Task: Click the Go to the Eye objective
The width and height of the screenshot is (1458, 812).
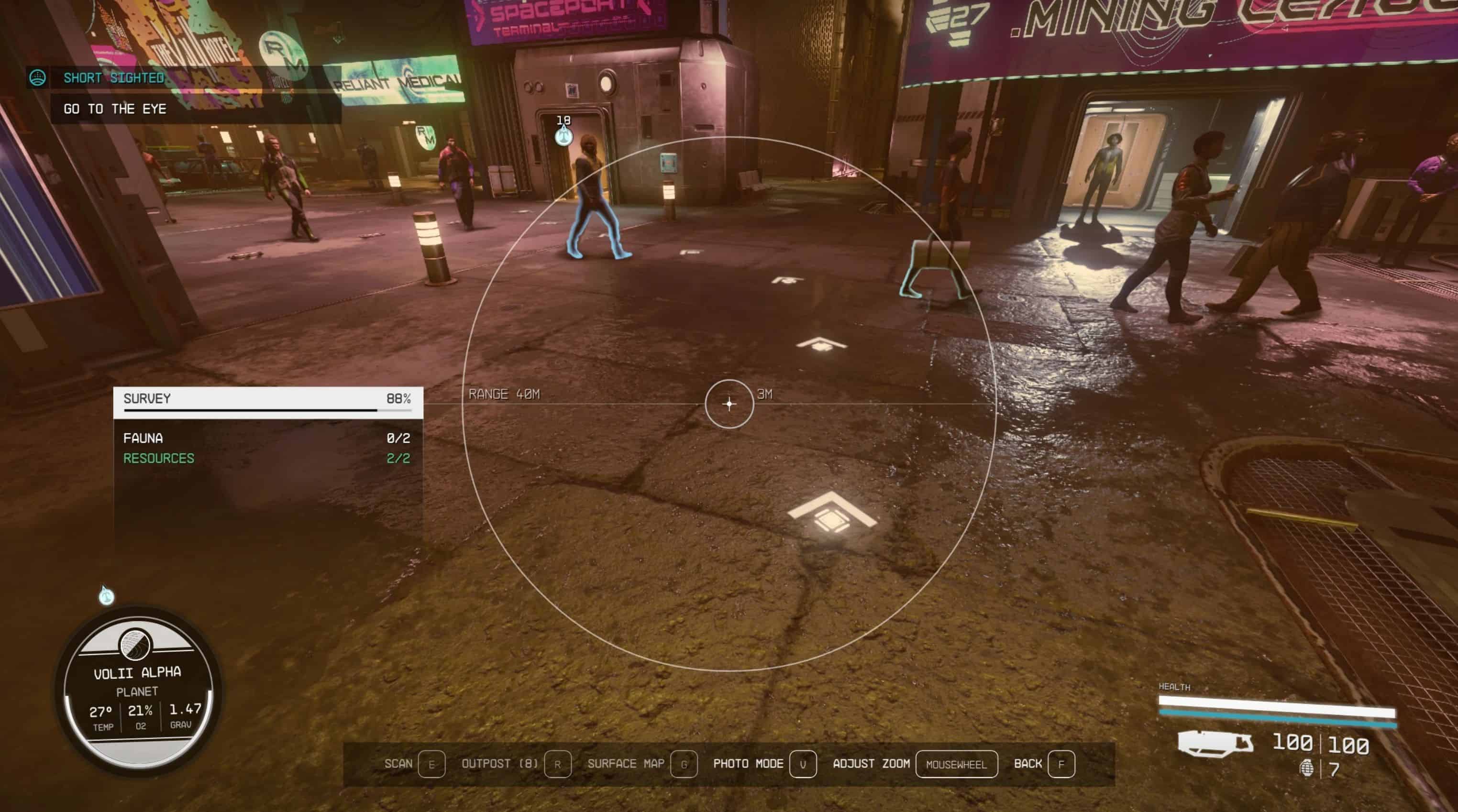Action: point(115,109)
